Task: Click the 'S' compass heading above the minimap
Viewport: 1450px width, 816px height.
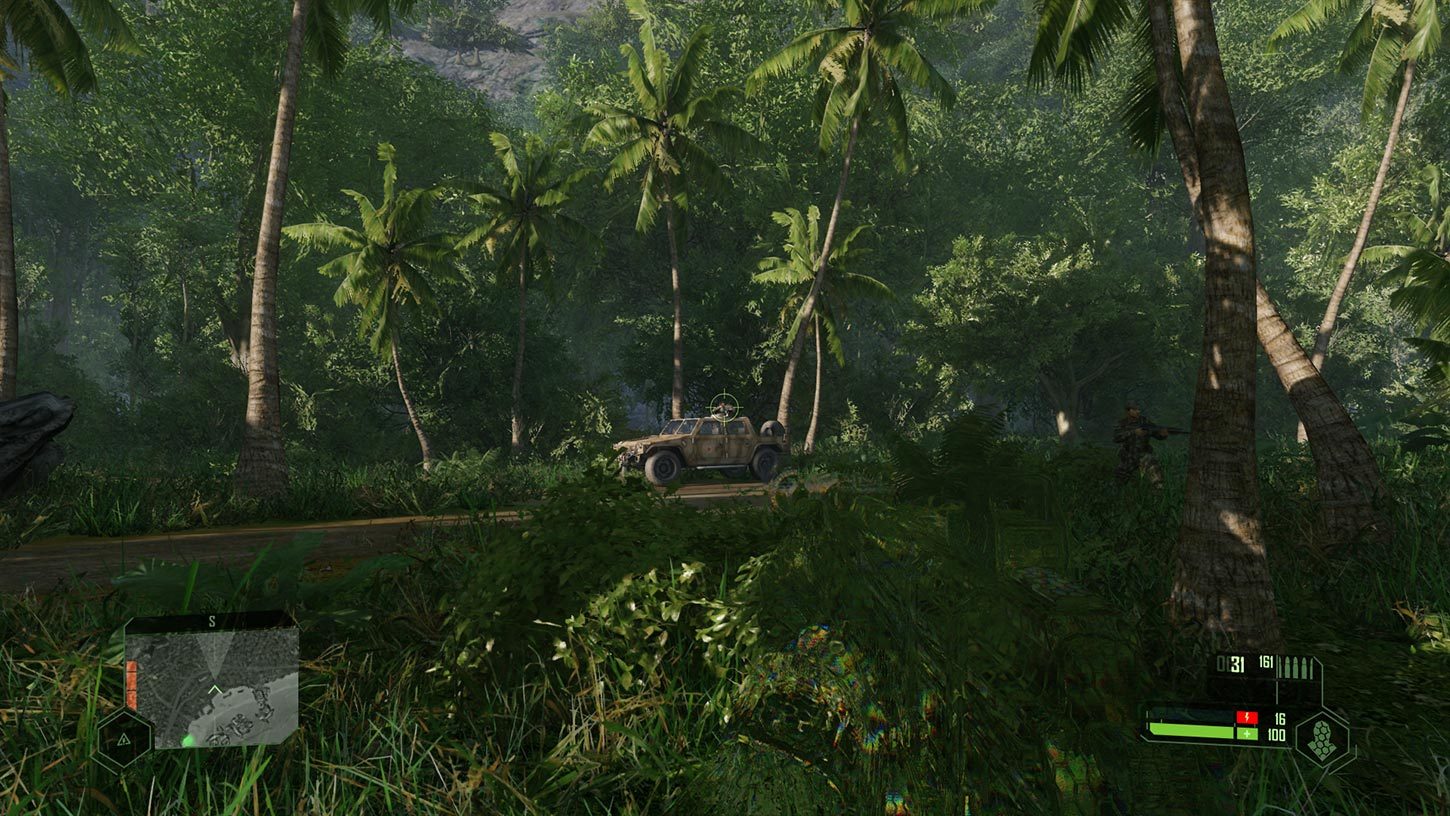Action: (212, 621)
